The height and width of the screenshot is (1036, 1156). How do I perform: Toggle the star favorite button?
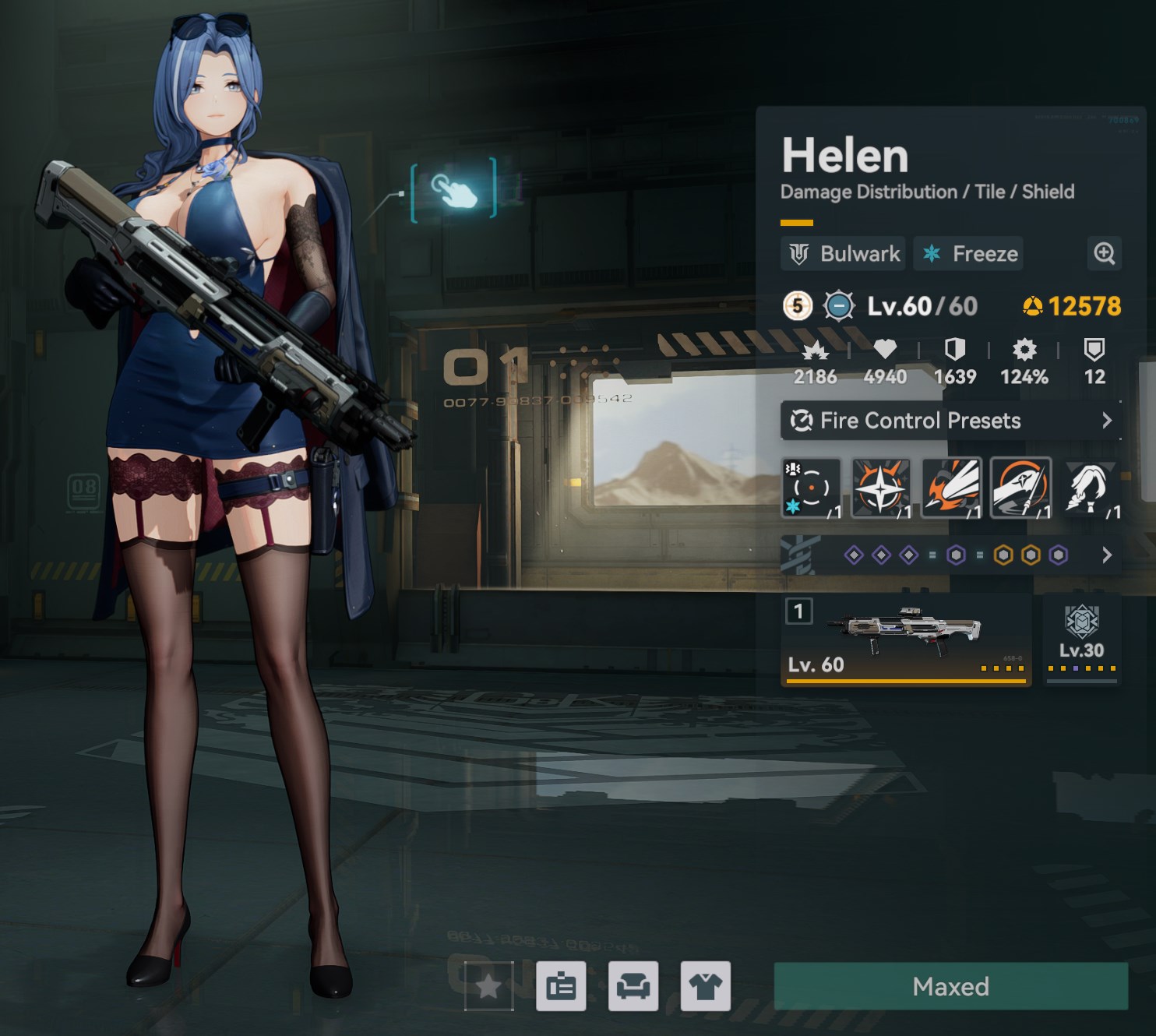488,986
